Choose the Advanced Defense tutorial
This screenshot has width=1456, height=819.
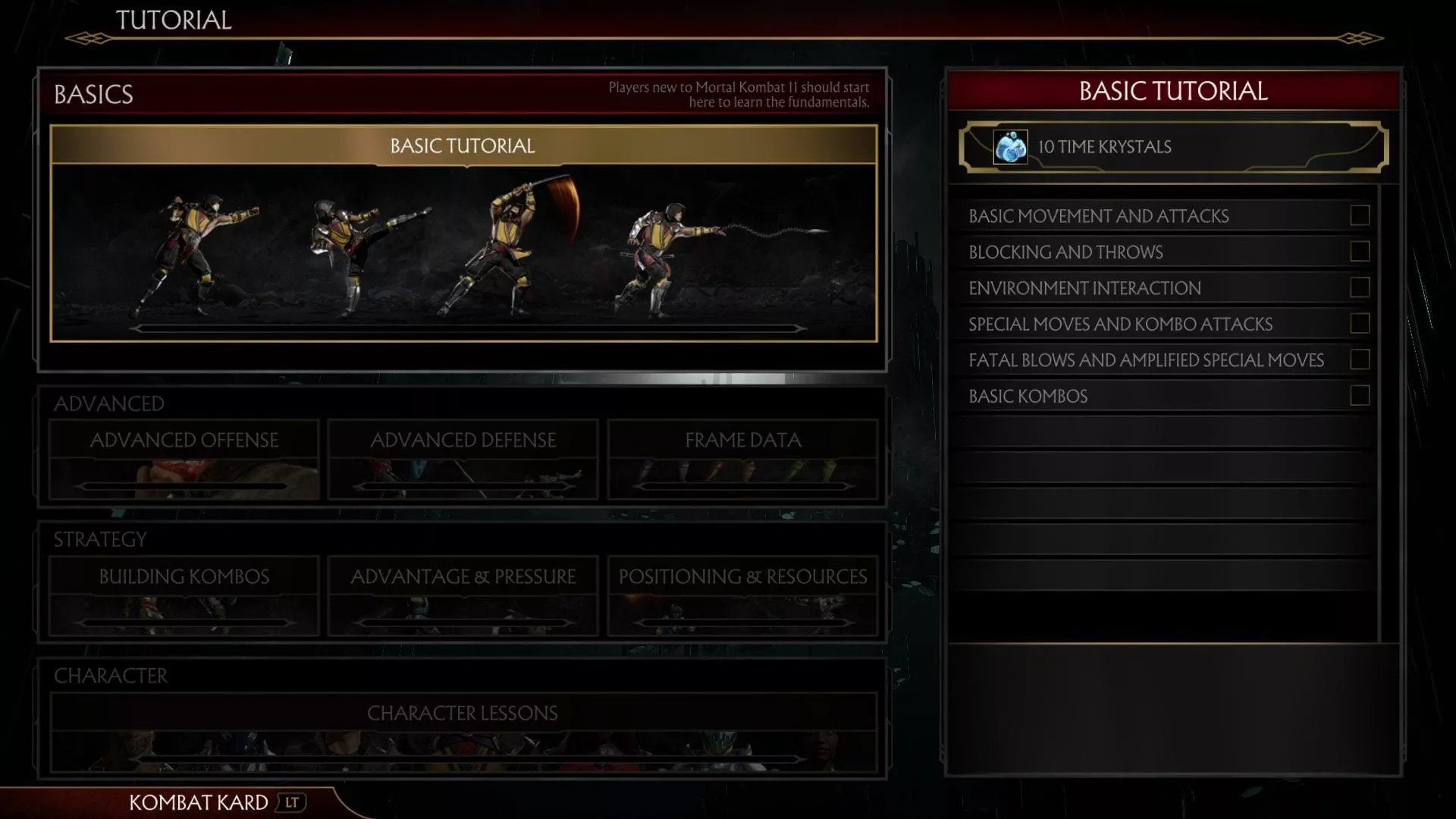463,458
